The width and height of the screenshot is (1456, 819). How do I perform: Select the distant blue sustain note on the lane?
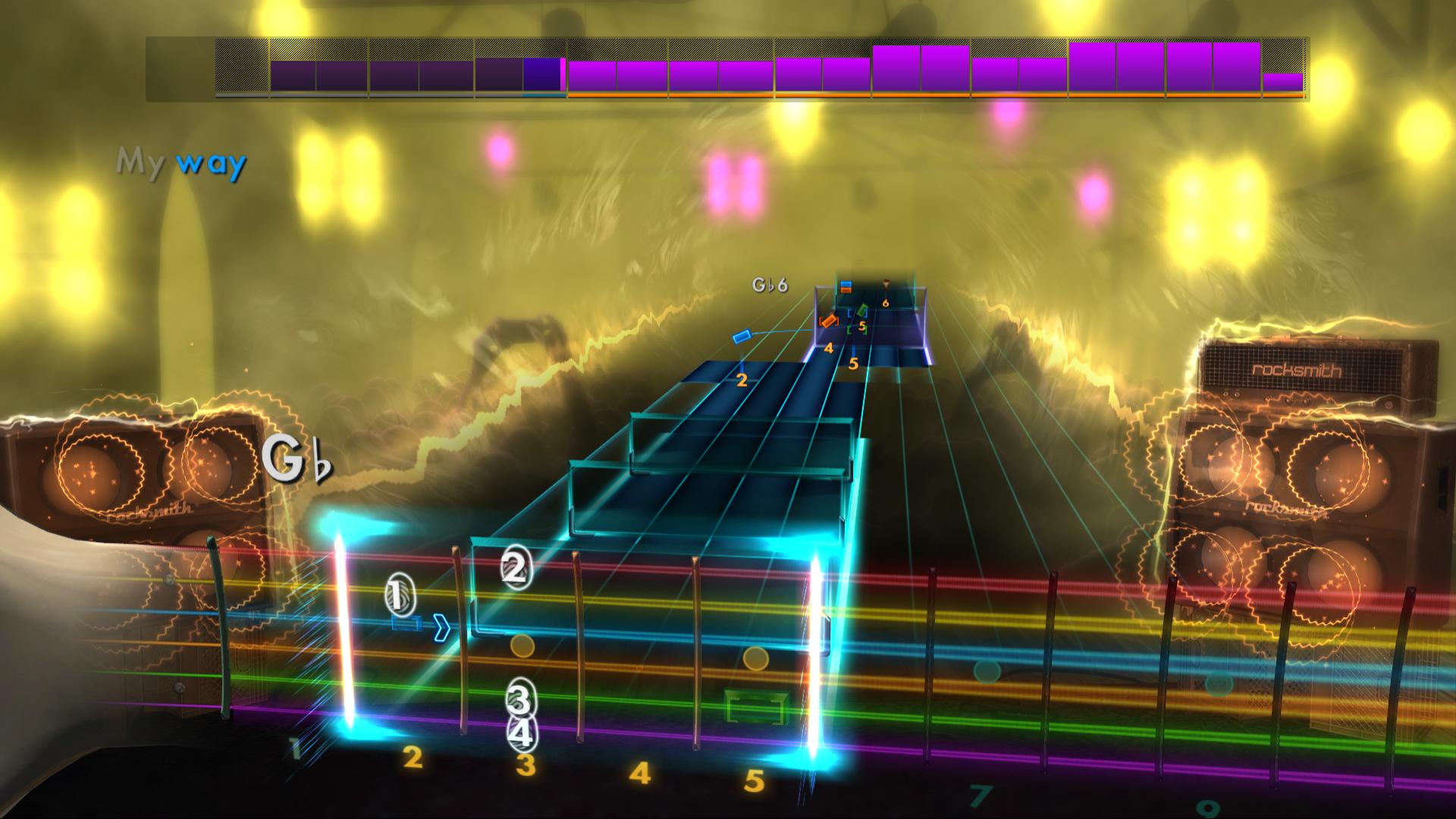coord(742,337)
